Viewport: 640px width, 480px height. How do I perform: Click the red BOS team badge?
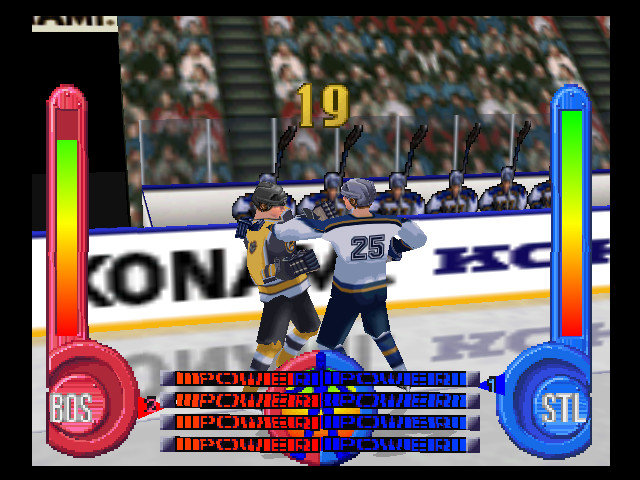pos(72,407)
